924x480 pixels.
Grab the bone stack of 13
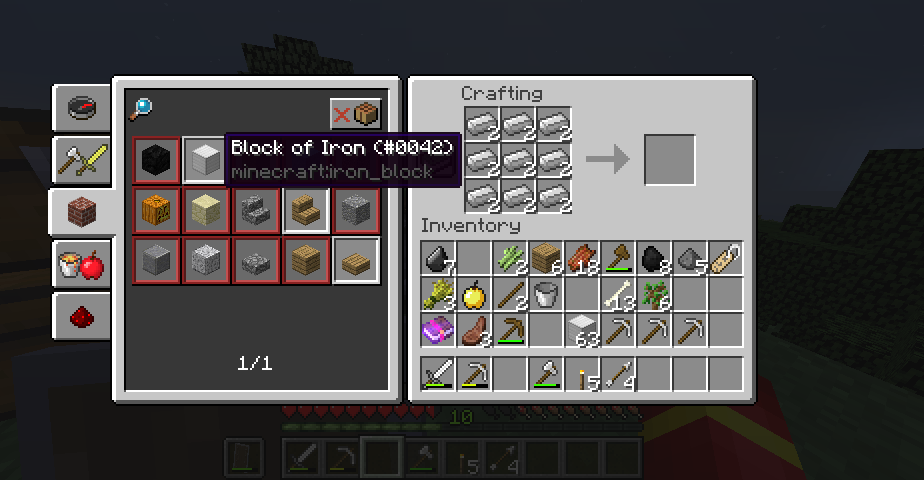[x=618, y=294]
